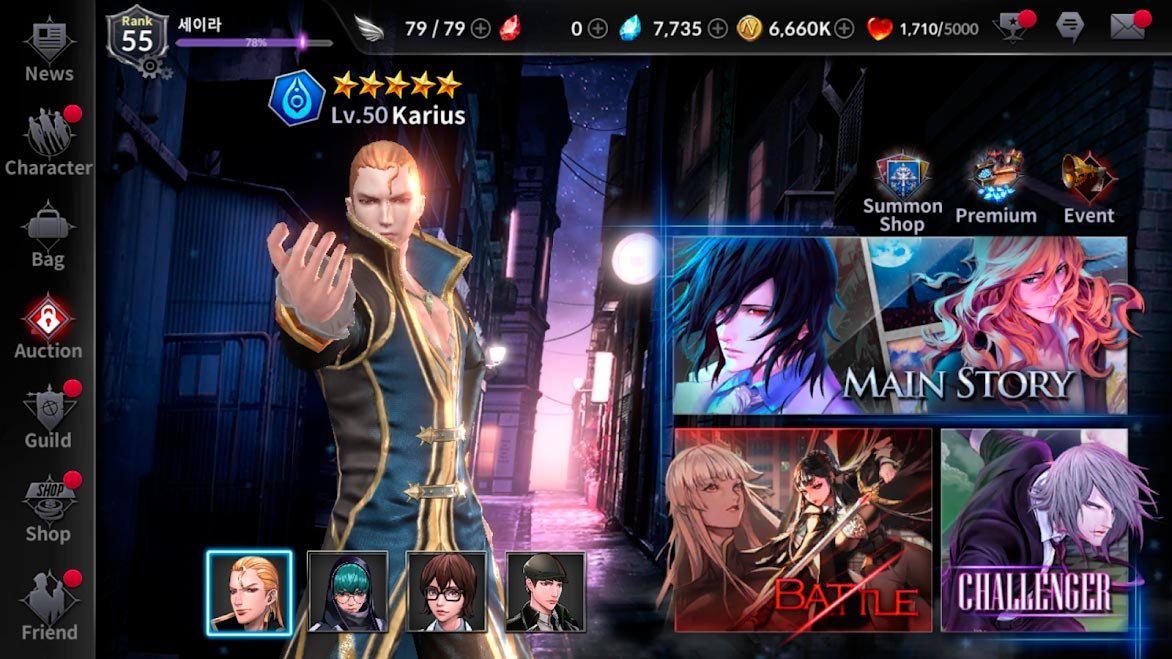Open the Shop menu
1172x659 pixels.
point(48,508)
